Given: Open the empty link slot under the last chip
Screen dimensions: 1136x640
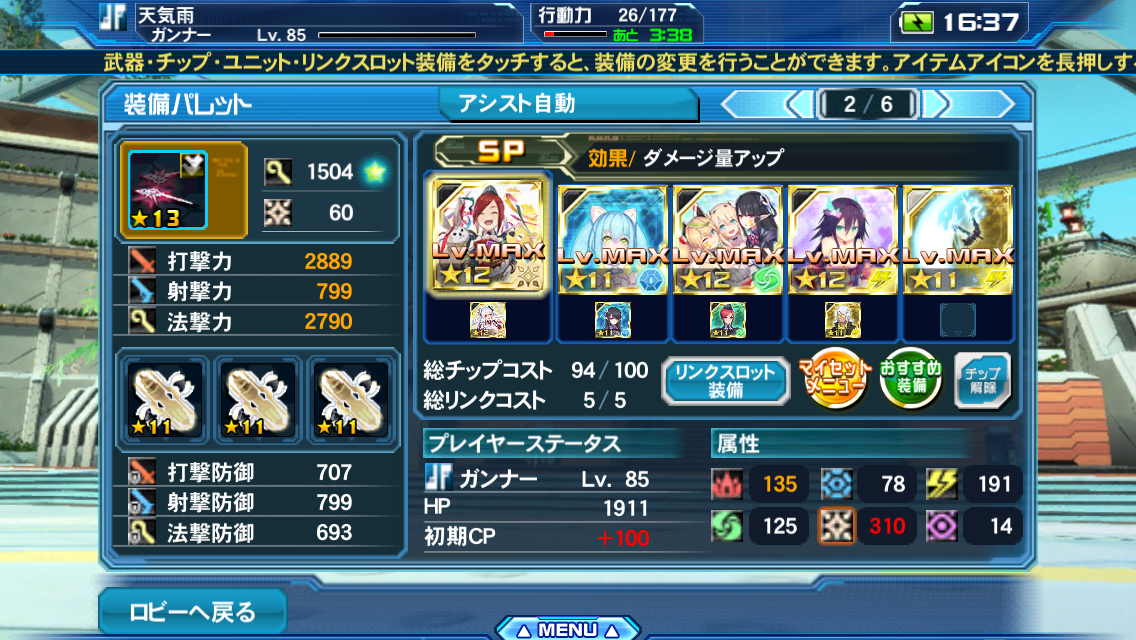Looking at the screenshot, I should point(957,320).
